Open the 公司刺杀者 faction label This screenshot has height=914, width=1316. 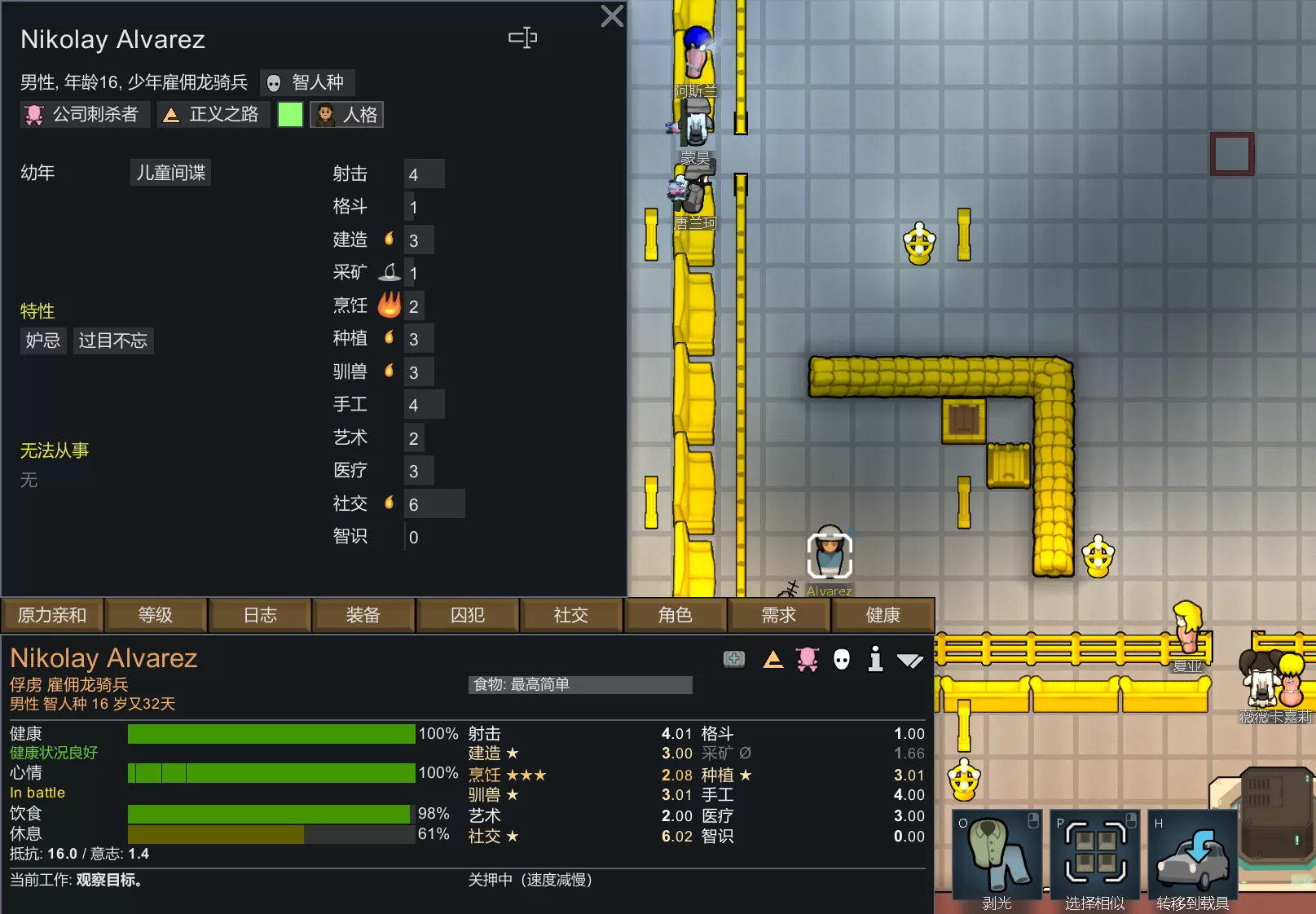(85, 115)
